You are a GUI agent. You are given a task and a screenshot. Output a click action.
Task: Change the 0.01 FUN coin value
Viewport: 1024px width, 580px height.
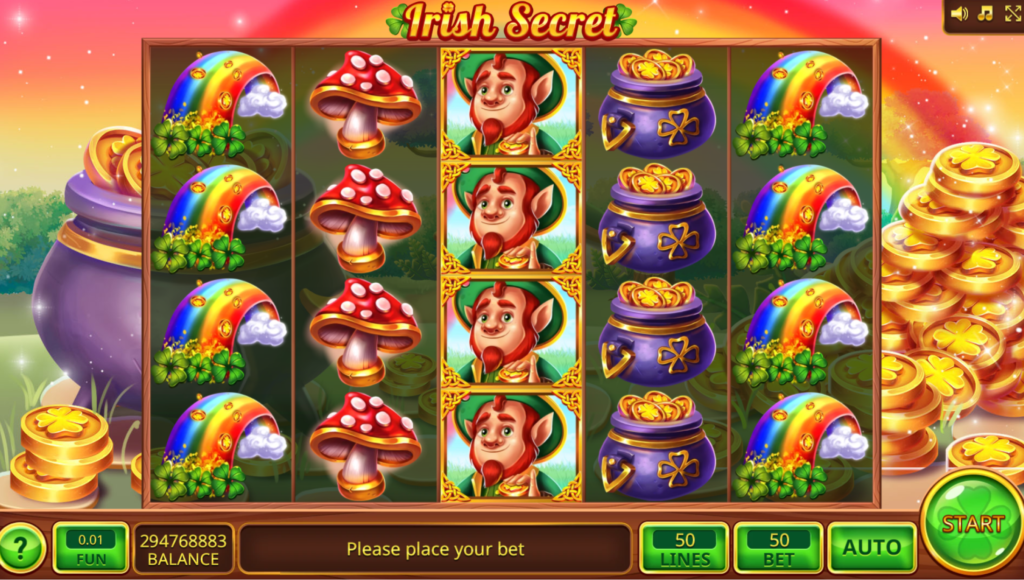pyautogui.click(x=90, y=548)
